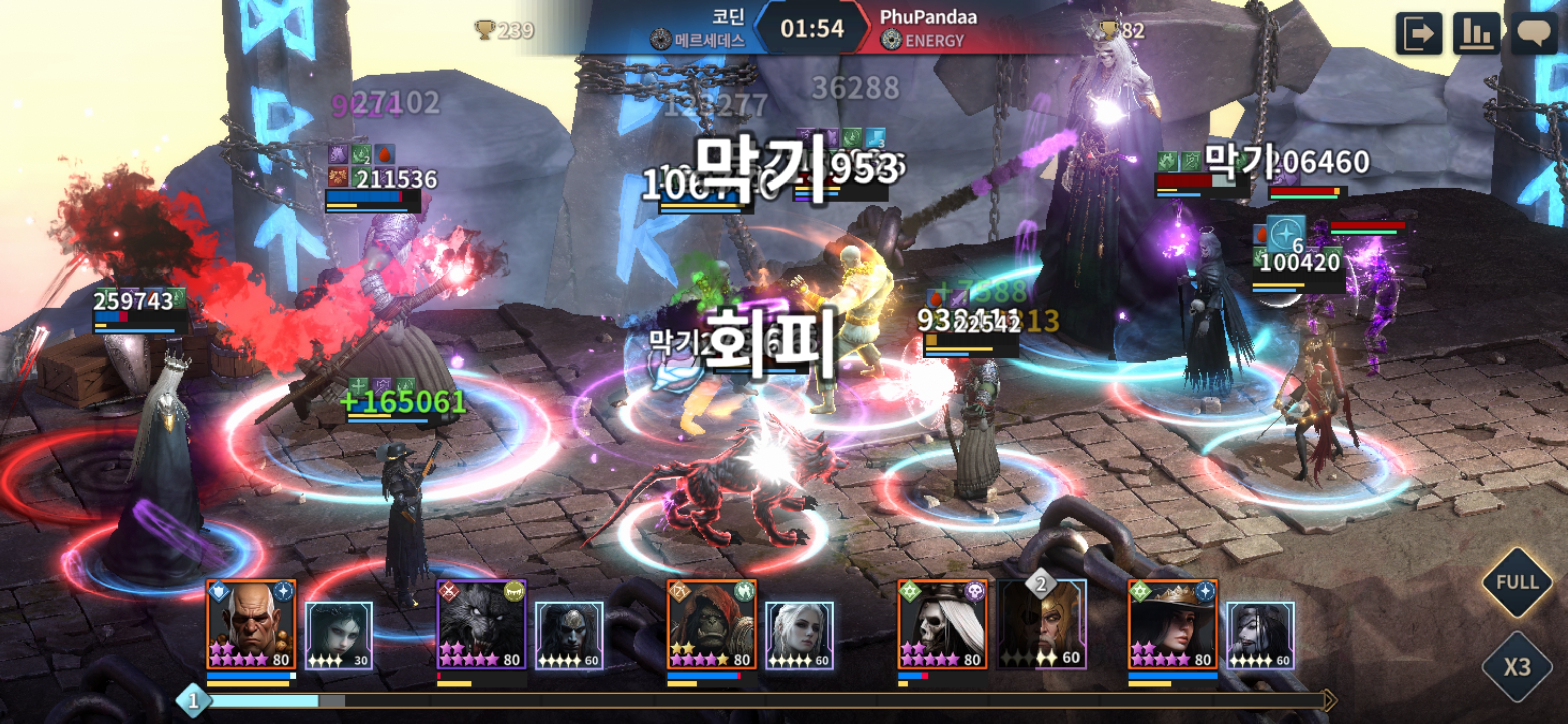The image size is (1568, 724).
Task: Select the black werewolf hero portrait
Action: (481, 624)
